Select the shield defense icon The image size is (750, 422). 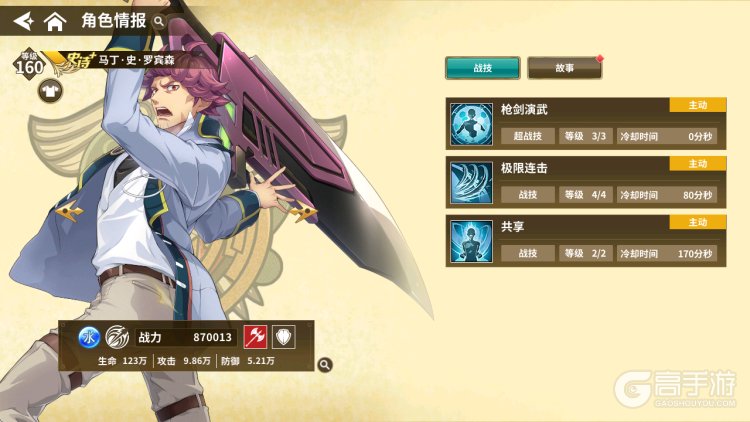(283, 338)
